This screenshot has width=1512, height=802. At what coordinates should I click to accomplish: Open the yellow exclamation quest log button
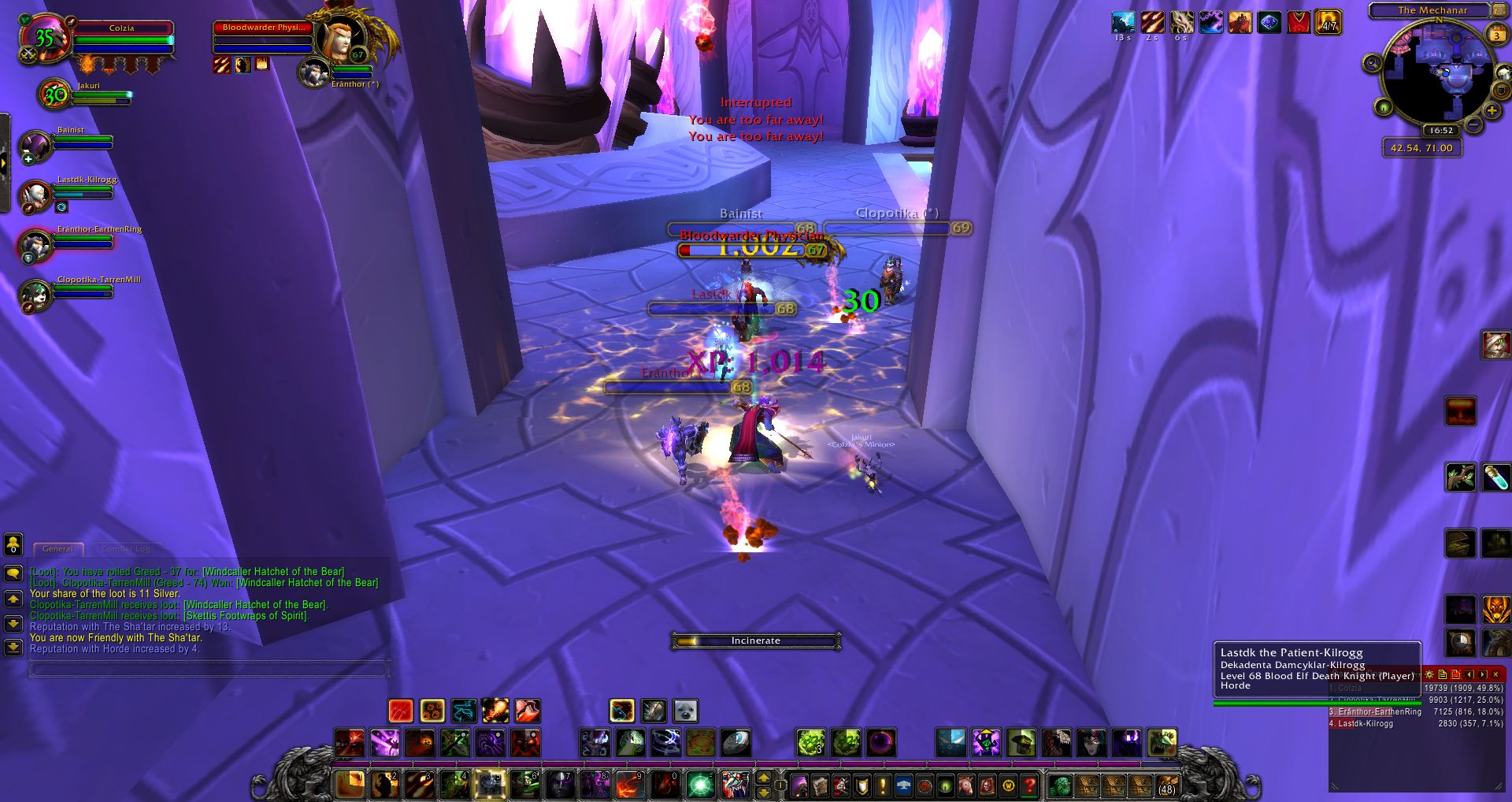[x=883, y=785]
